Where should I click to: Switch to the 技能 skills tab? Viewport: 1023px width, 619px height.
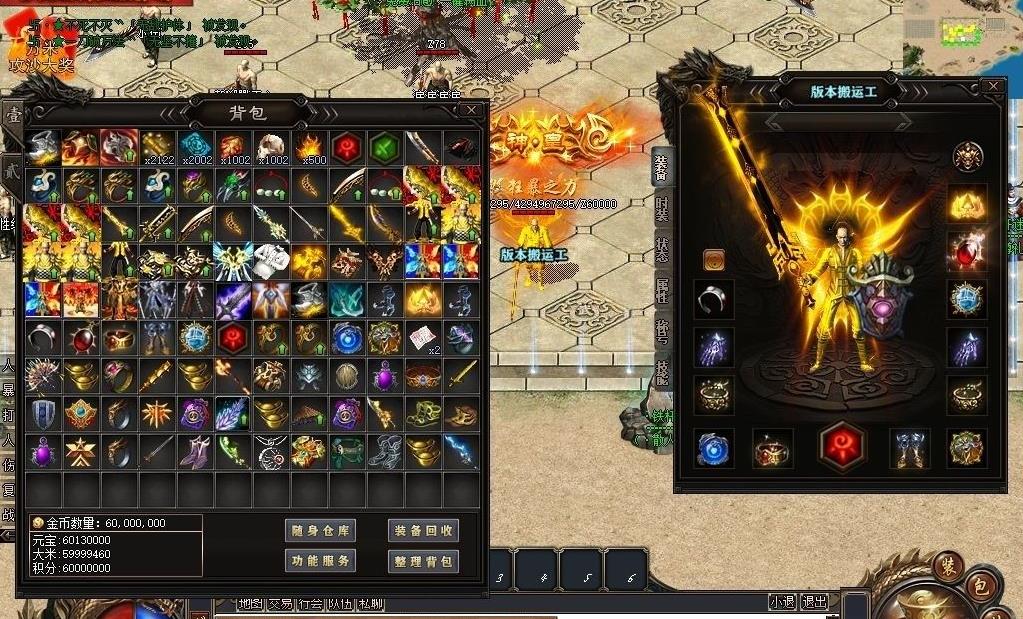click(x=662, y=372)
